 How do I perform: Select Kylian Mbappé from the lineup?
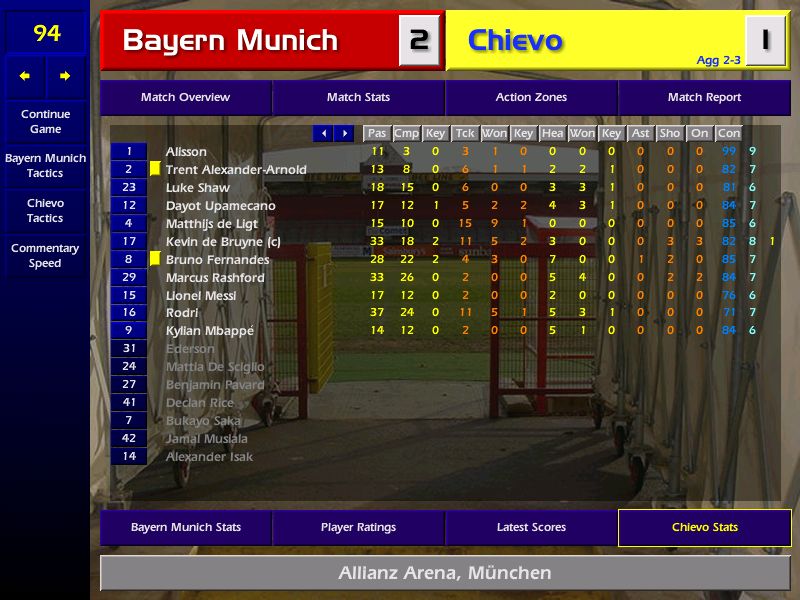point(209,331)
